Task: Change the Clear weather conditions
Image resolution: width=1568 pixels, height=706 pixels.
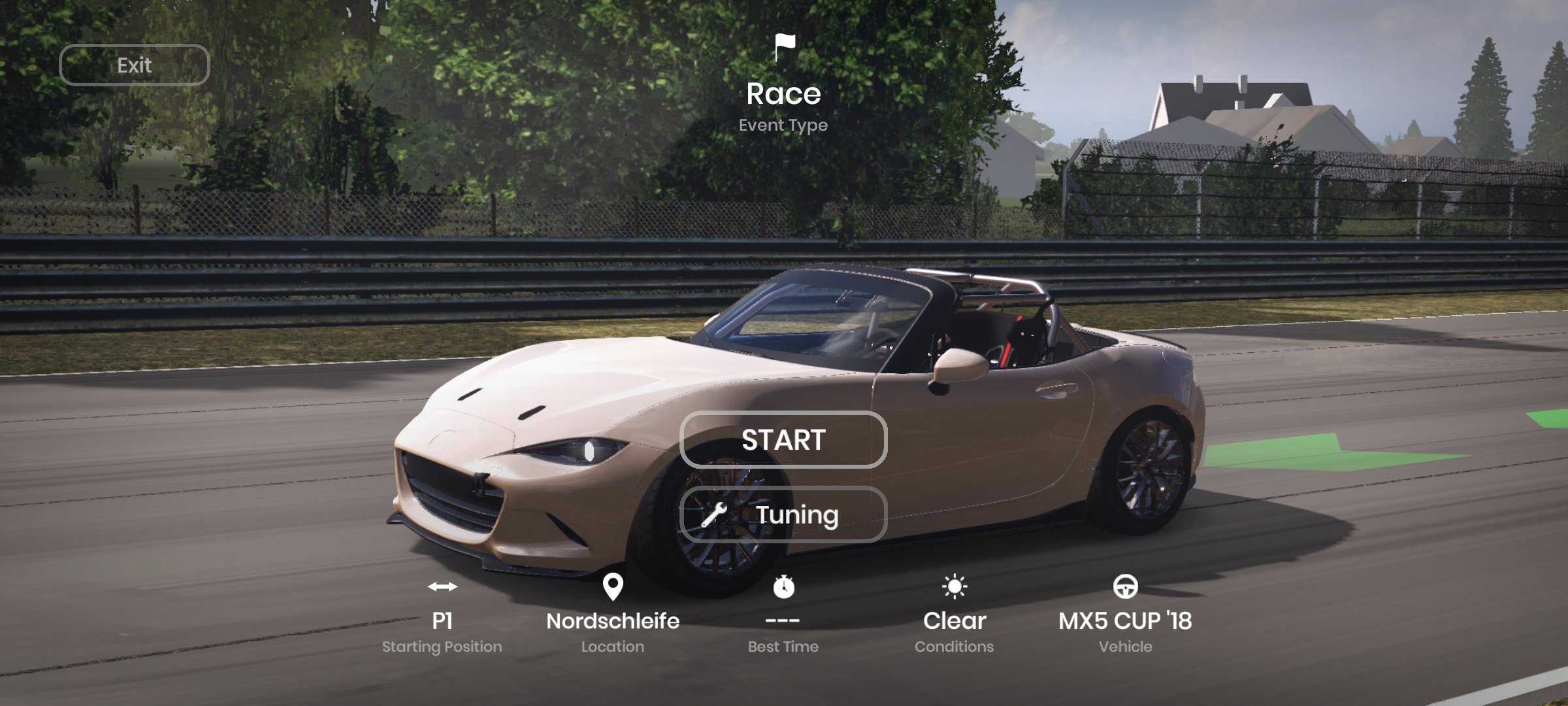Action: 954,620
